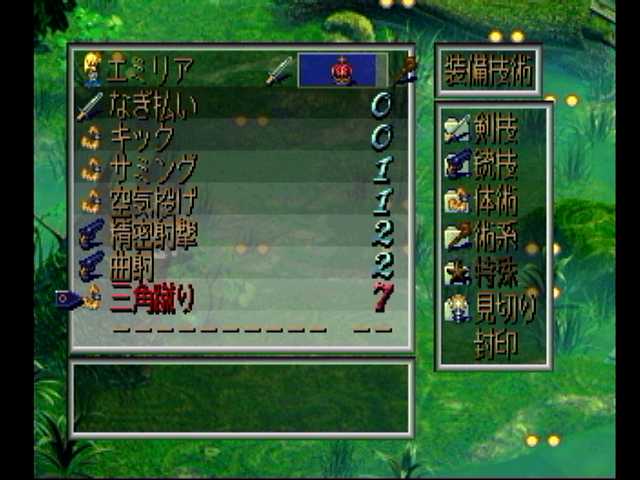The width and height of the screenshot is (640, 480).
Task: Select the empty dashed technique slot
Action: pyautogui.click(x=218, y=328)
